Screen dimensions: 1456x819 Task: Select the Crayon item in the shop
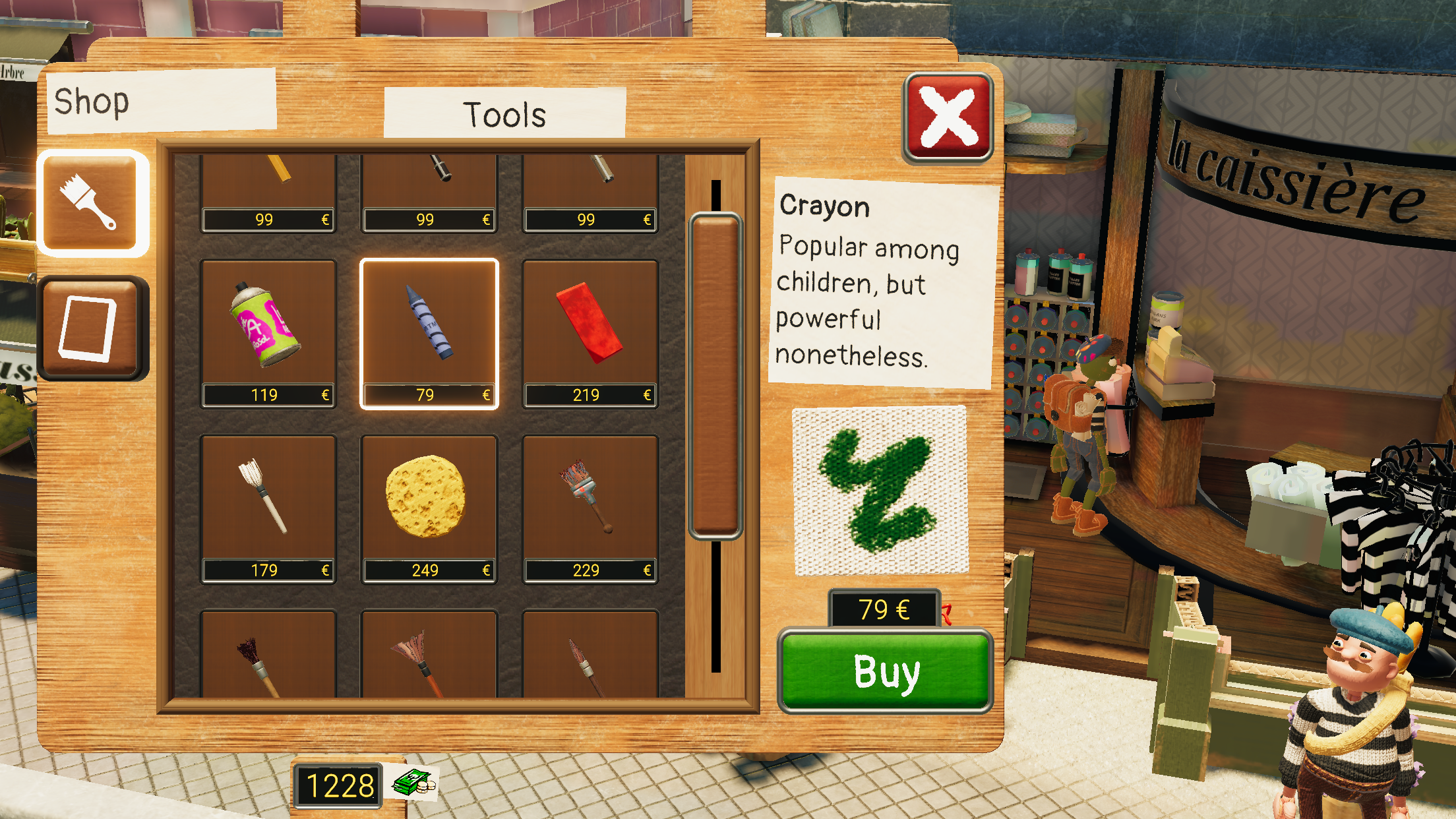tap(428, 323)
